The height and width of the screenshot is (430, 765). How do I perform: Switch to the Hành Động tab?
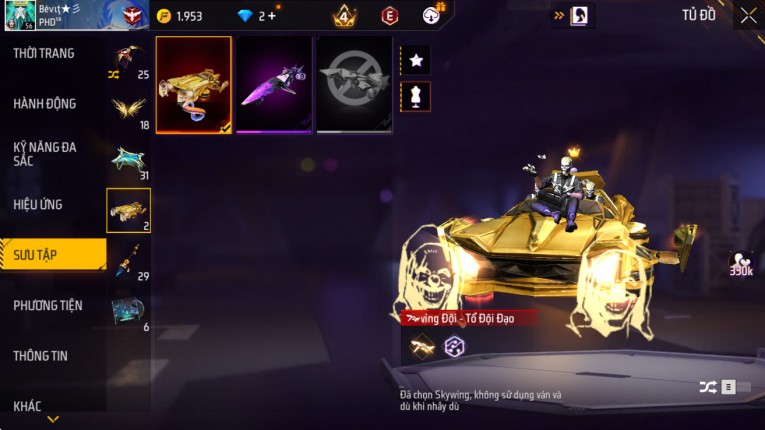tap(45, 103)
